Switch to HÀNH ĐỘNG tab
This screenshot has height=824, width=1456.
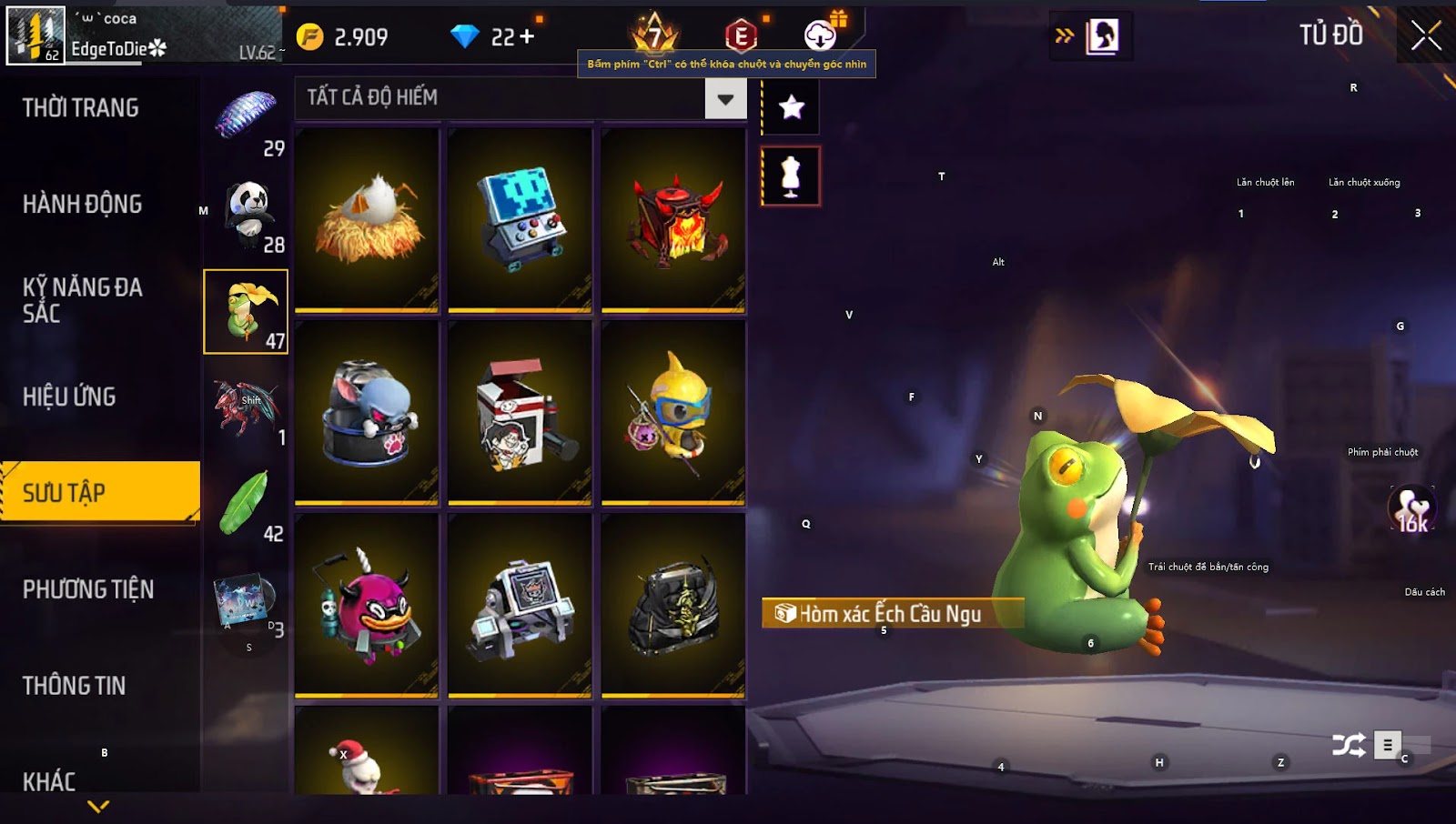tap(83, 204)
